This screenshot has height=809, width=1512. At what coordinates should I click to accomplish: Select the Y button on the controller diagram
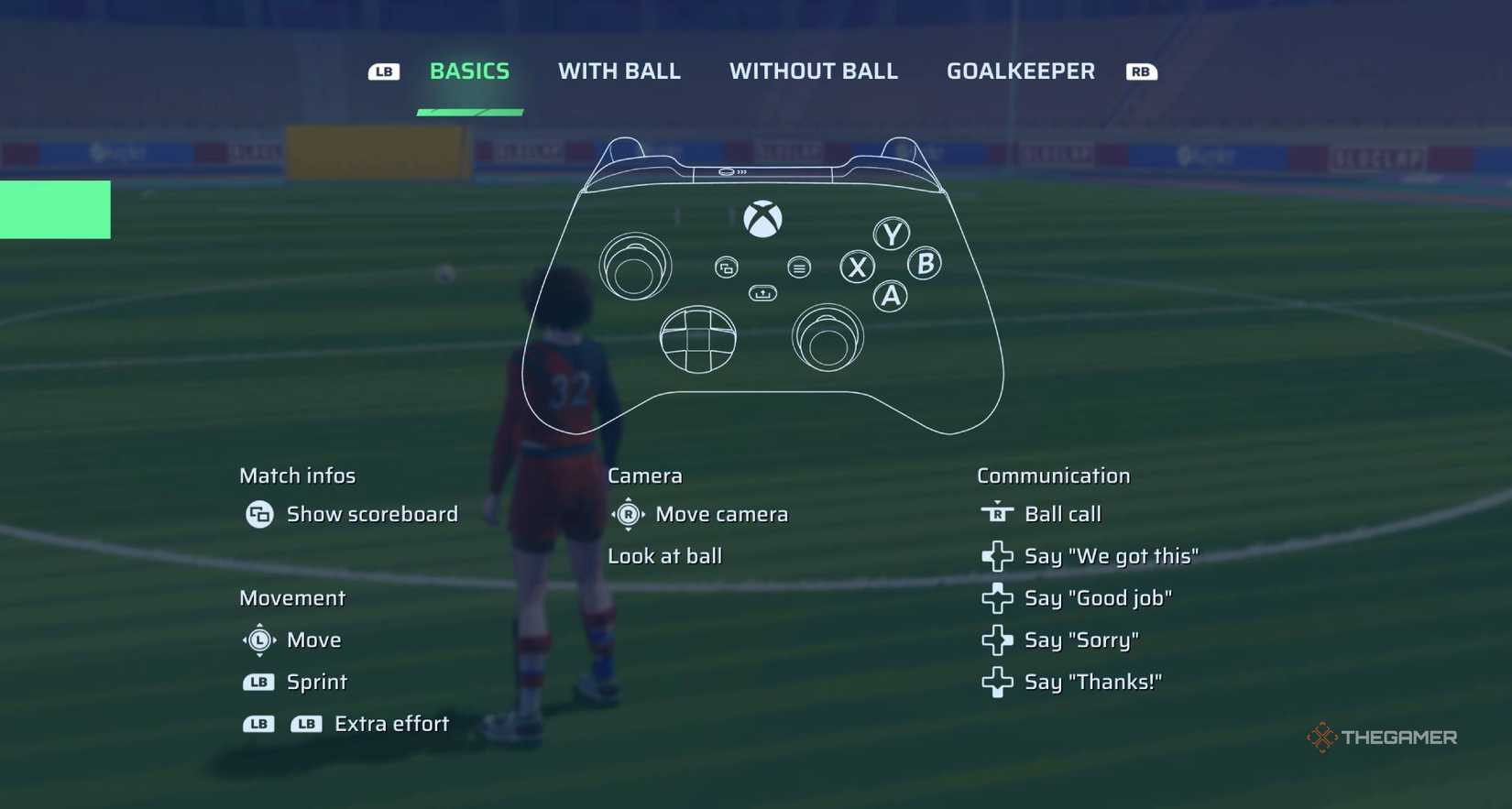889,233
